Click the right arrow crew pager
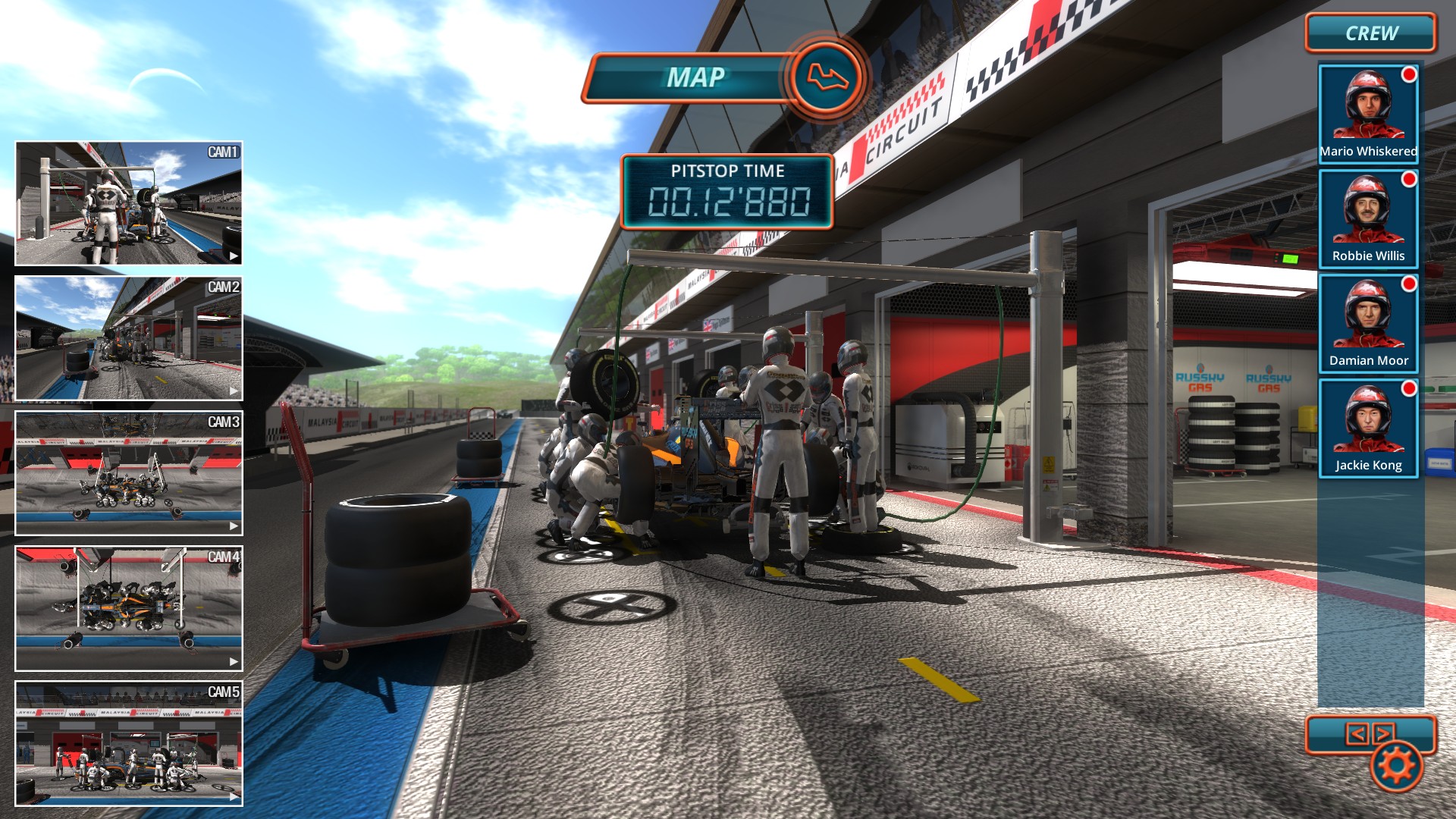1456x819 pixels. coord(1383,733)
